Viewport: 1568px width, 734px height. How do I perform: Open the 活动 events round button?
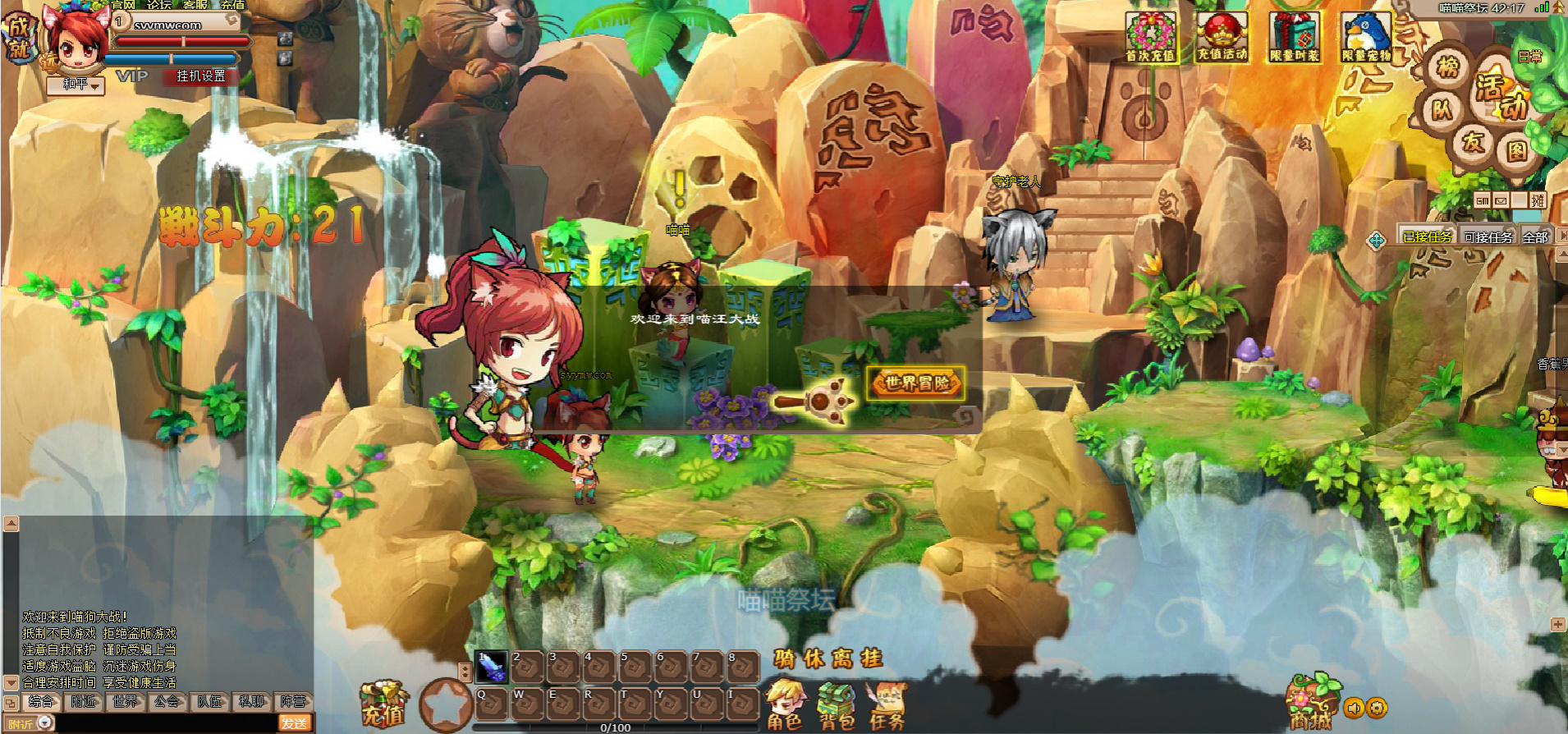pos(1499,94)
